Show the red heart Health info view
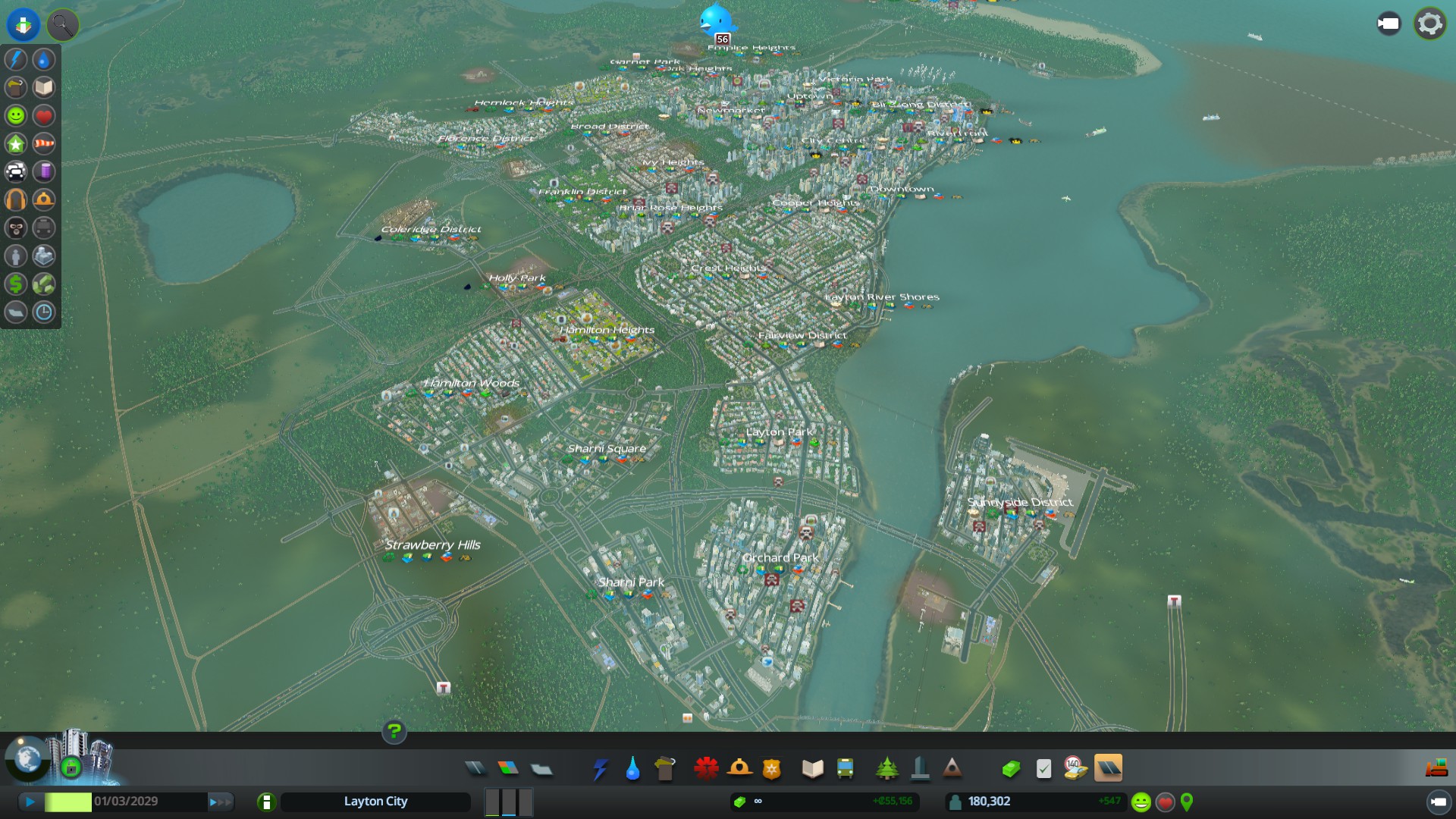The height and width of the screenshot is (819, 1456). [44, 115]
